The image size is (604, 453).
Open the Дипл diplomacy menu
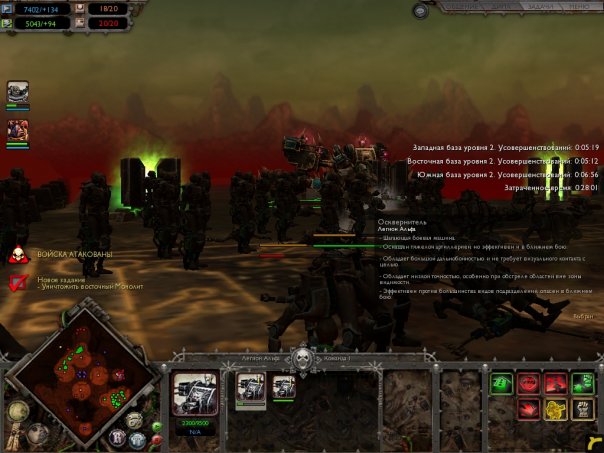[x=499, y=8]
